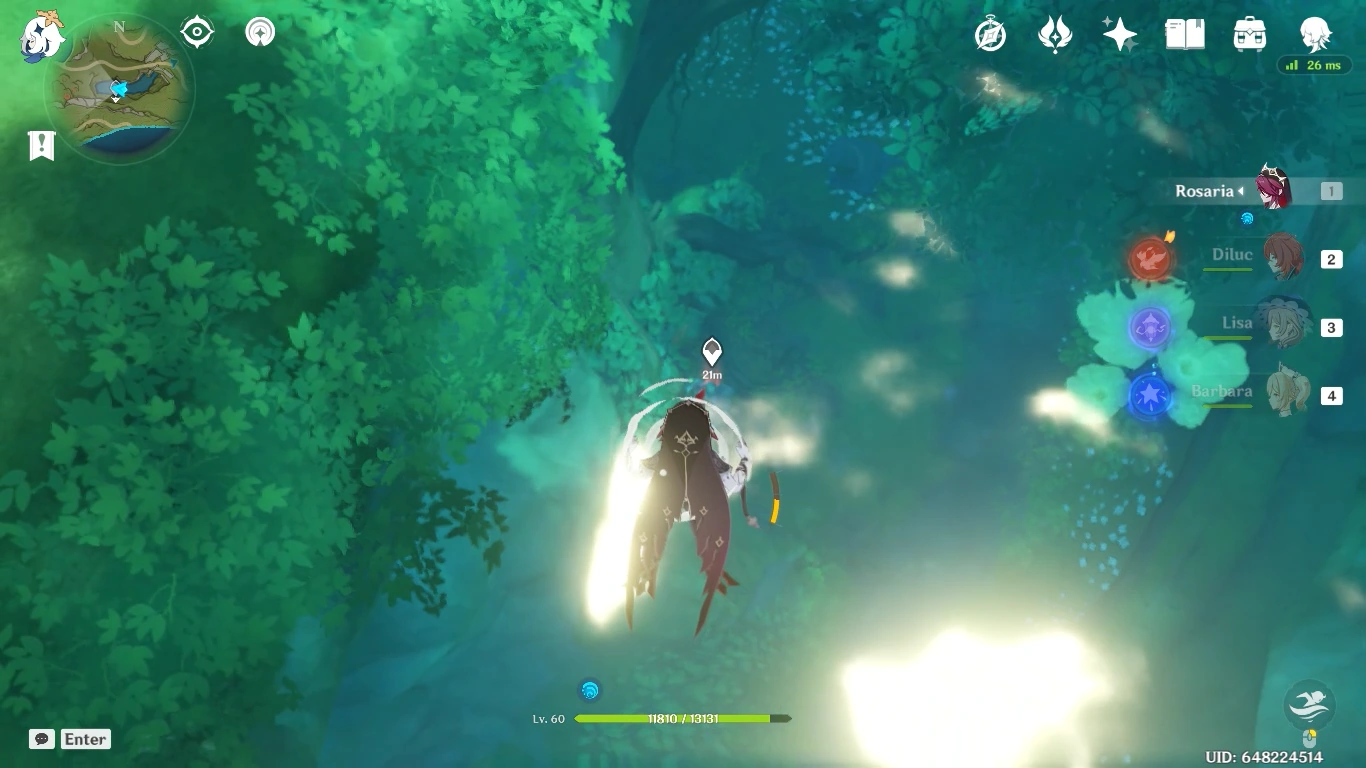Click the chat speech bubble icon

[x=41, y=739]
